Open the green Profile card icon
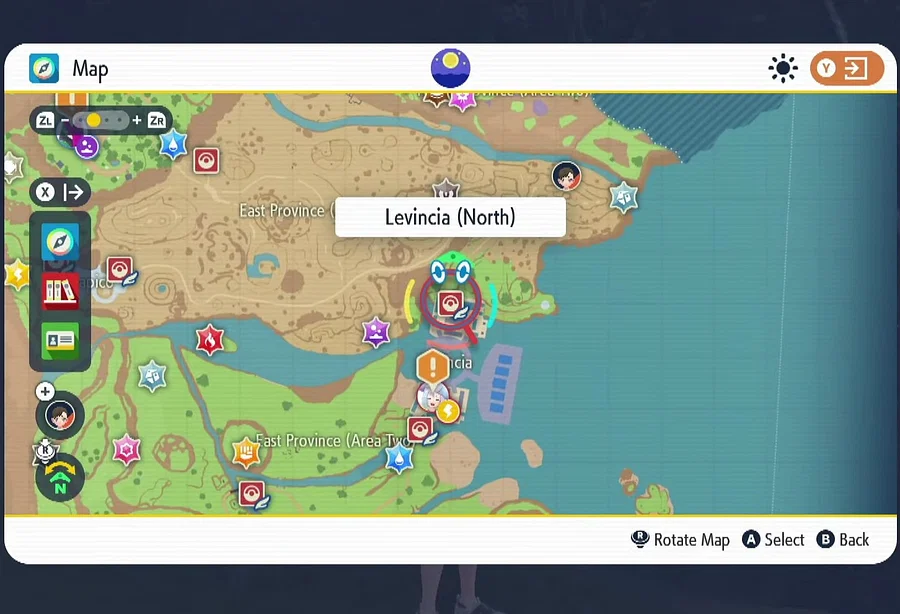The width and height of the screenshot is (900, 614). click(60, 340)
